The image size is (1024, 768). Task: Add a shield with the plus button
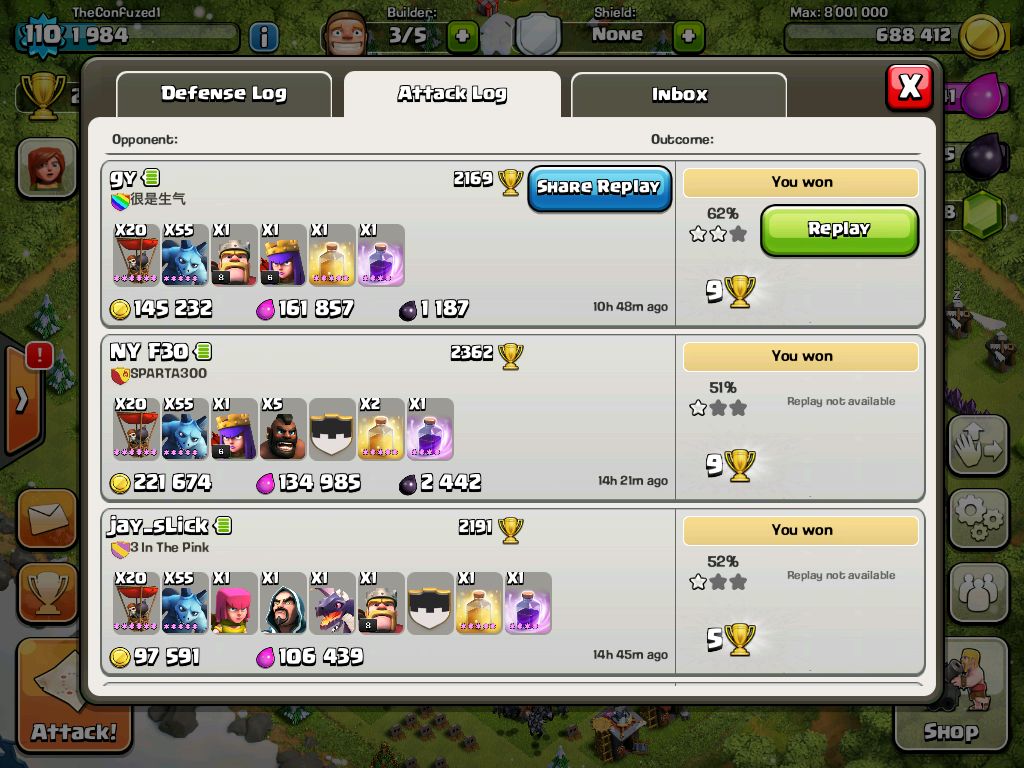coord(688,37)
